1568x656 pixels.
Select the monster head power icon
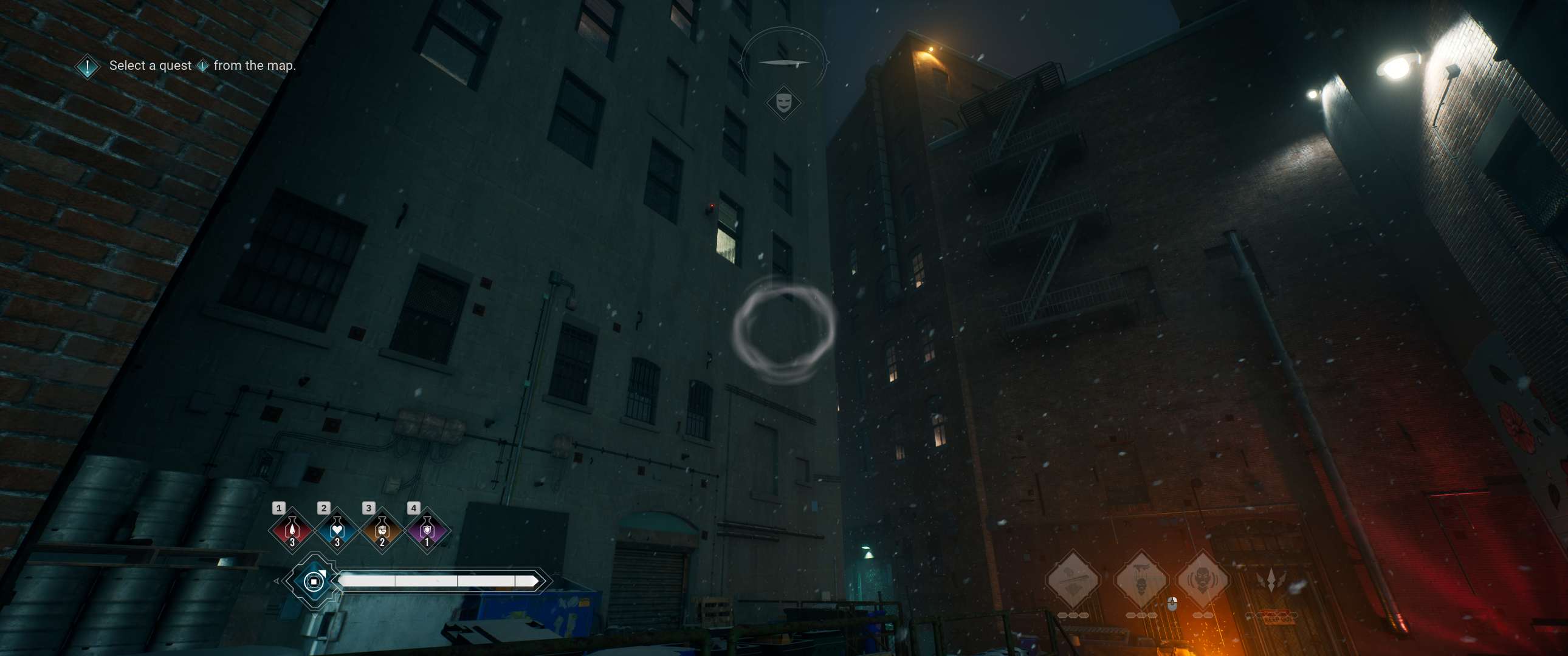[x=1204, y=579]
